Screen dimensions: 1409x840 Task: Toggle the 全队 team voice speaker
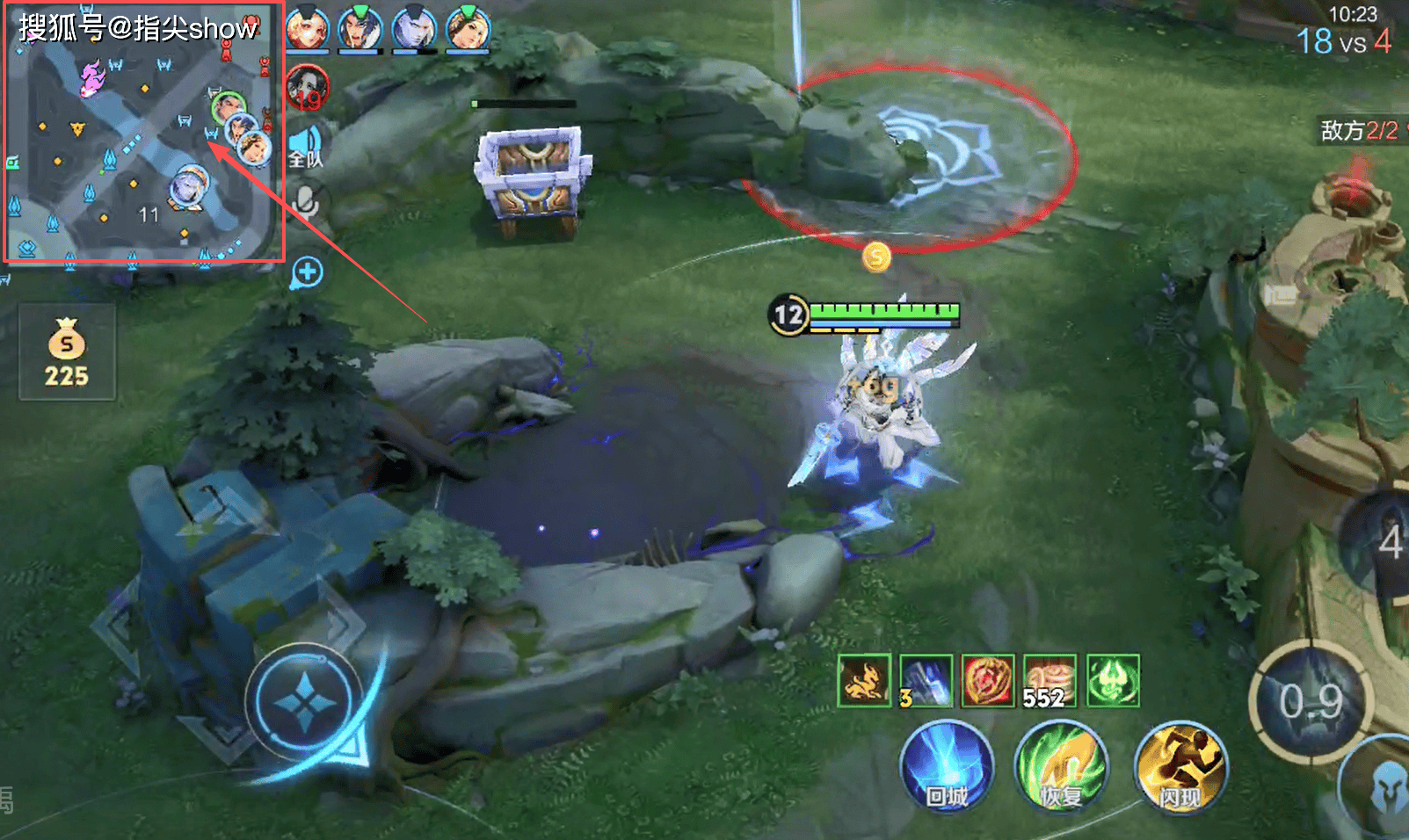(306, 147)
